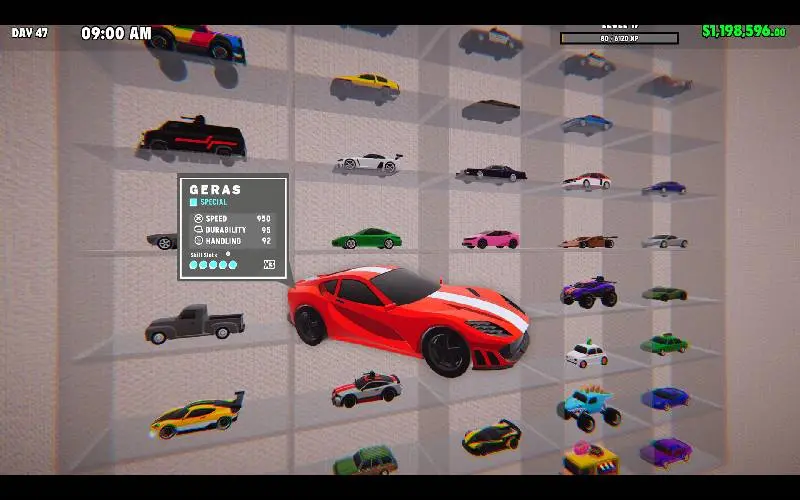Pick the black van with red stripe
Image resolution: width=800 pixels, height=500 pixels.
(192, 140)
